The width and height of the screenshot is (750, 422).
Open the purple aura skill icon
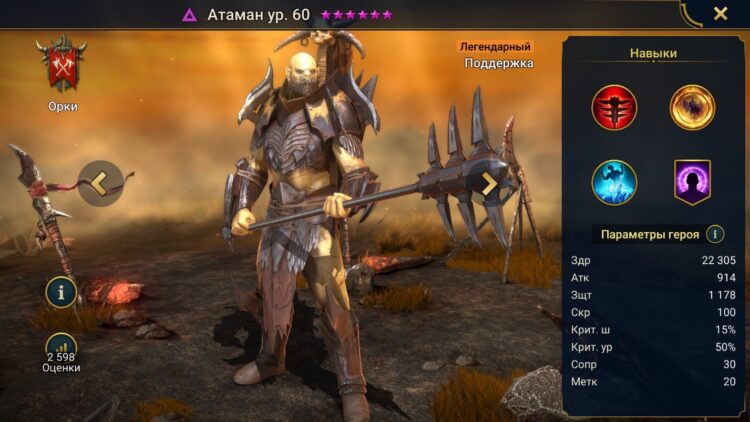[692, 182]
